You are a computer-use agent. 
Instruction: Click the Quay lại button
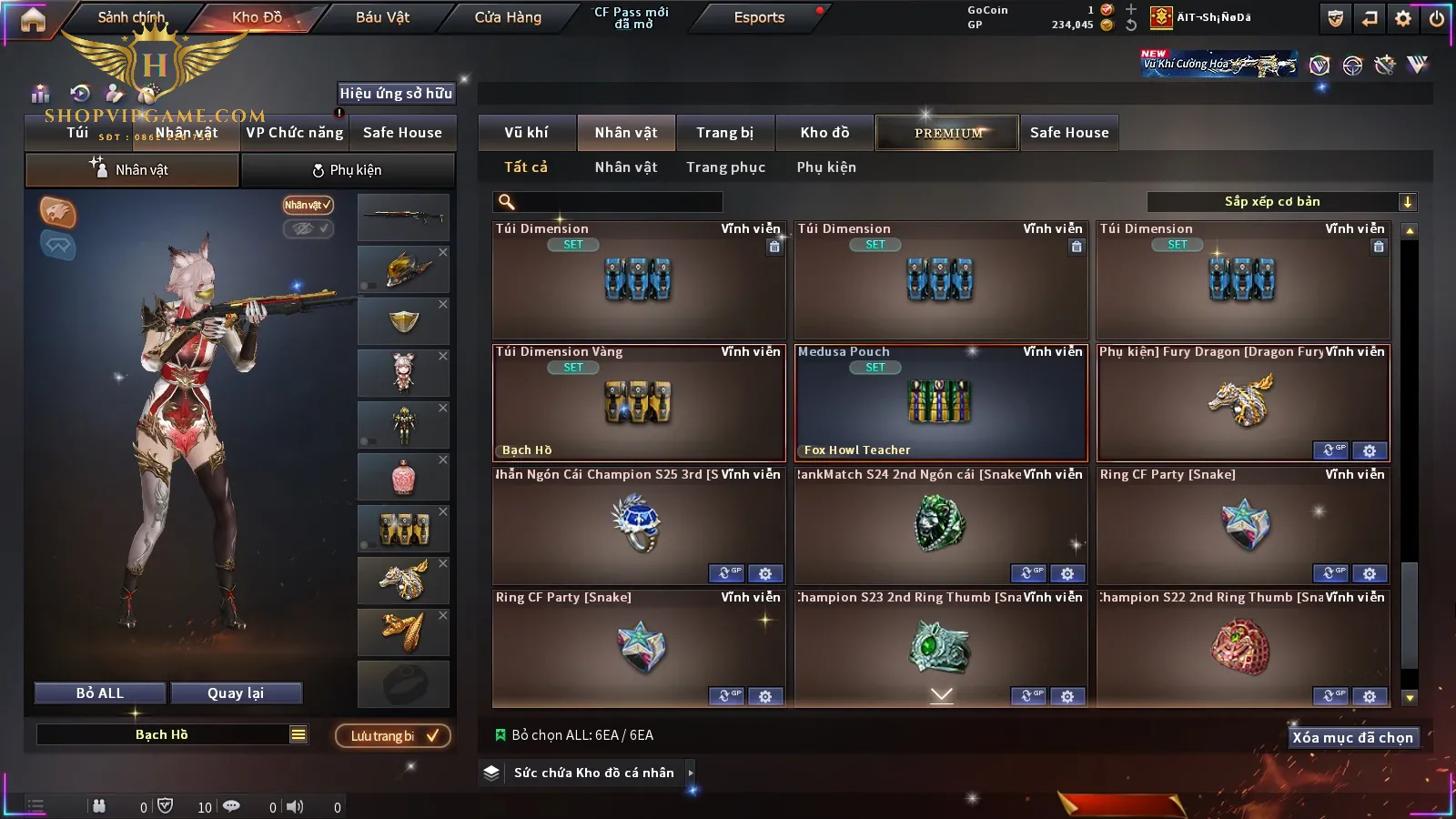point(236,693)
